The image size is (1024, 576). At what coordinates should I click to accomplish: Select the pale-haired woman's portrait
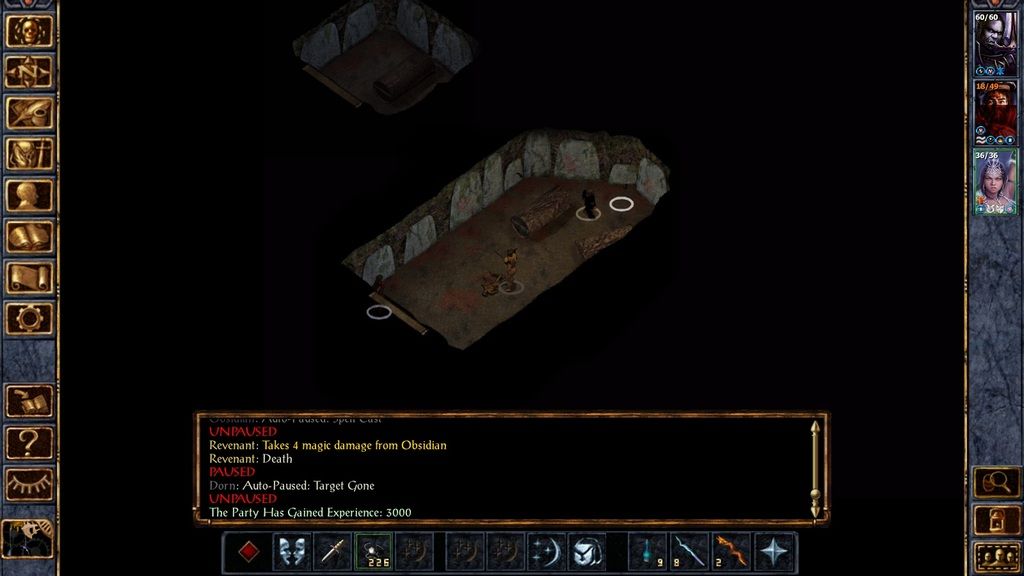point(996,180)
